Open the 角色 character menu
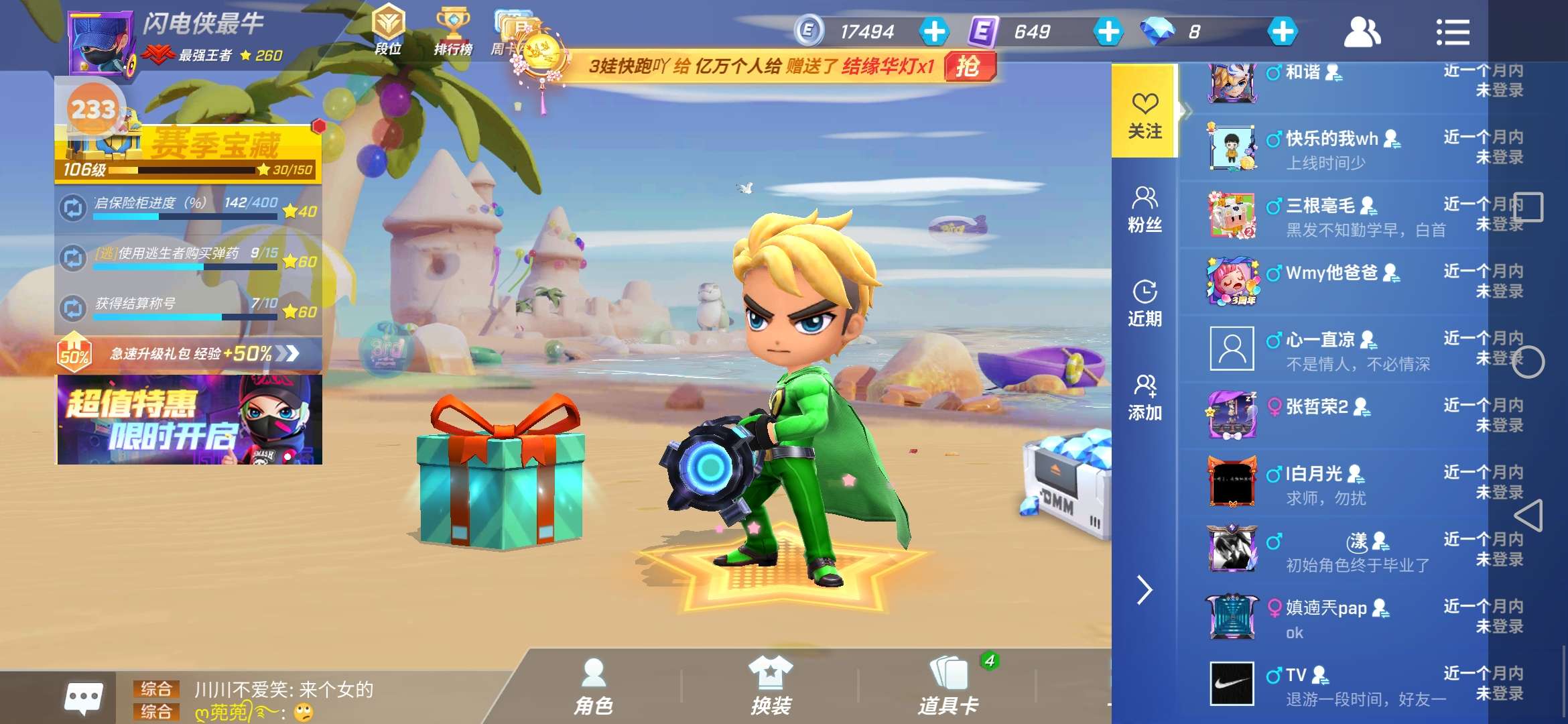 click(594, 687)
